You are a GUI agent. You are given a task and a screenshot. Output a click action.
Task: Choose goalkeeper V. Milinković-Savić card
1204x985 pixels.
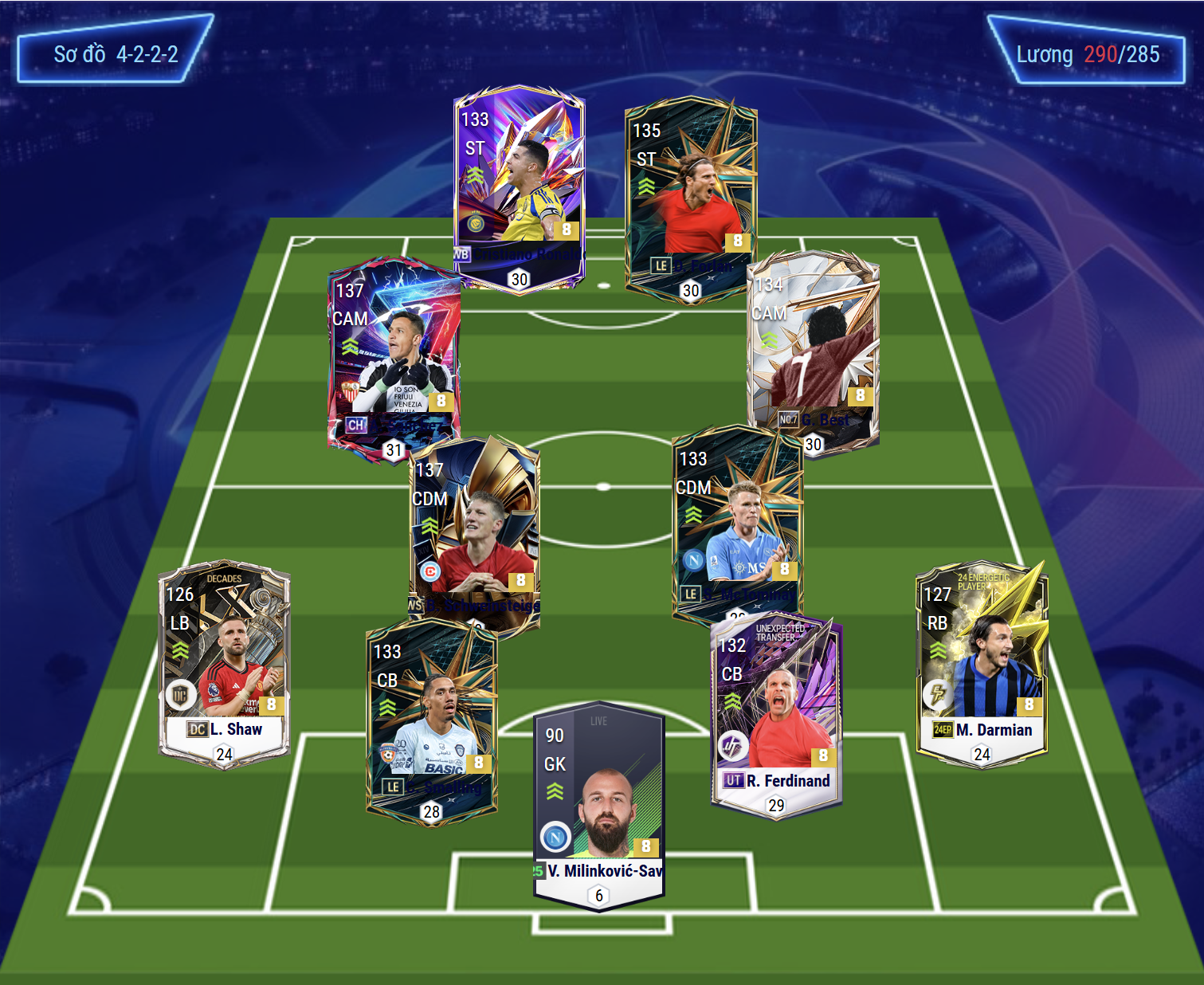click(x=599, y=805)
